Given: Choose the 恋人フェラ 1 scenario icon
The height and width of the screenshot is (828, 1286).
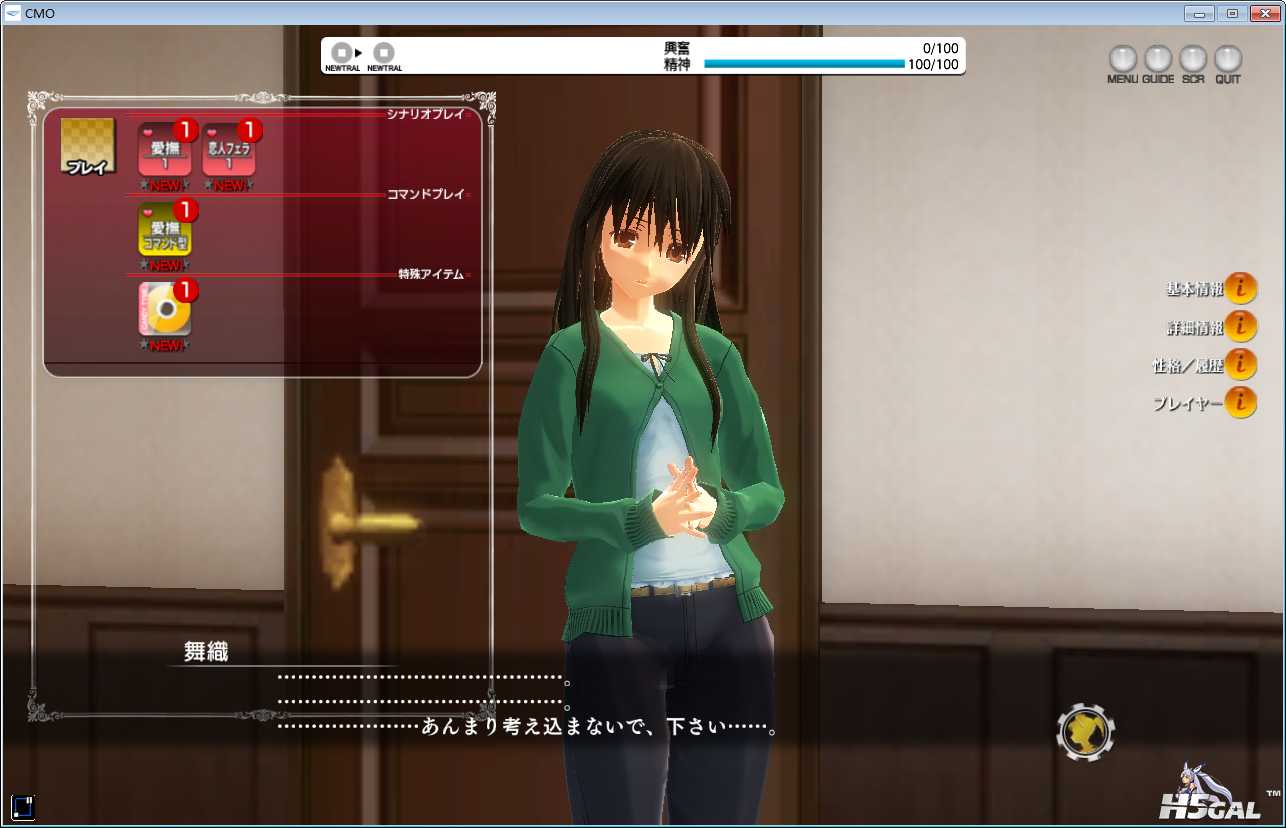Looking at the screenshot, I should point(229,151).
